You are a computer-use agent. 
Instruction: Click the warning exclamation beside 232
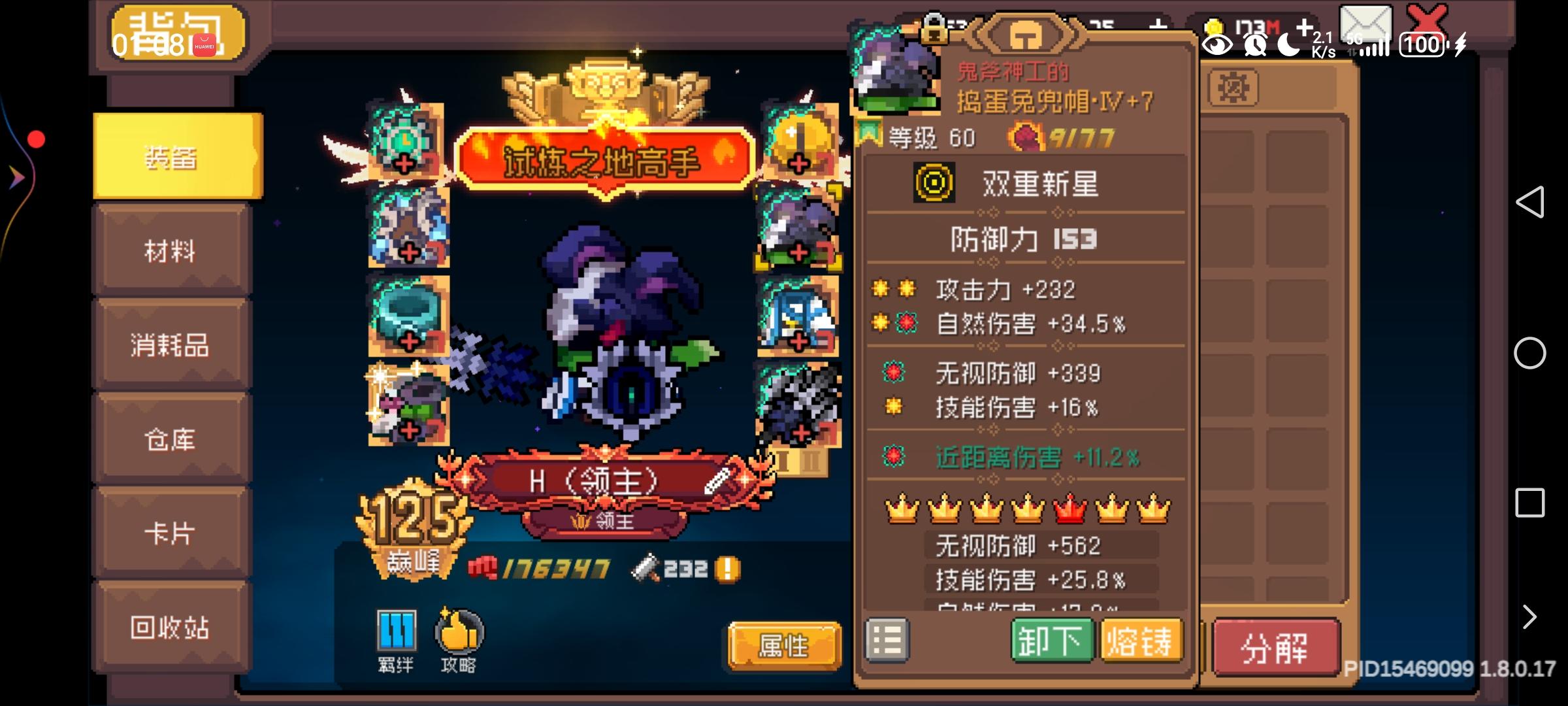[x=728, y=568]
